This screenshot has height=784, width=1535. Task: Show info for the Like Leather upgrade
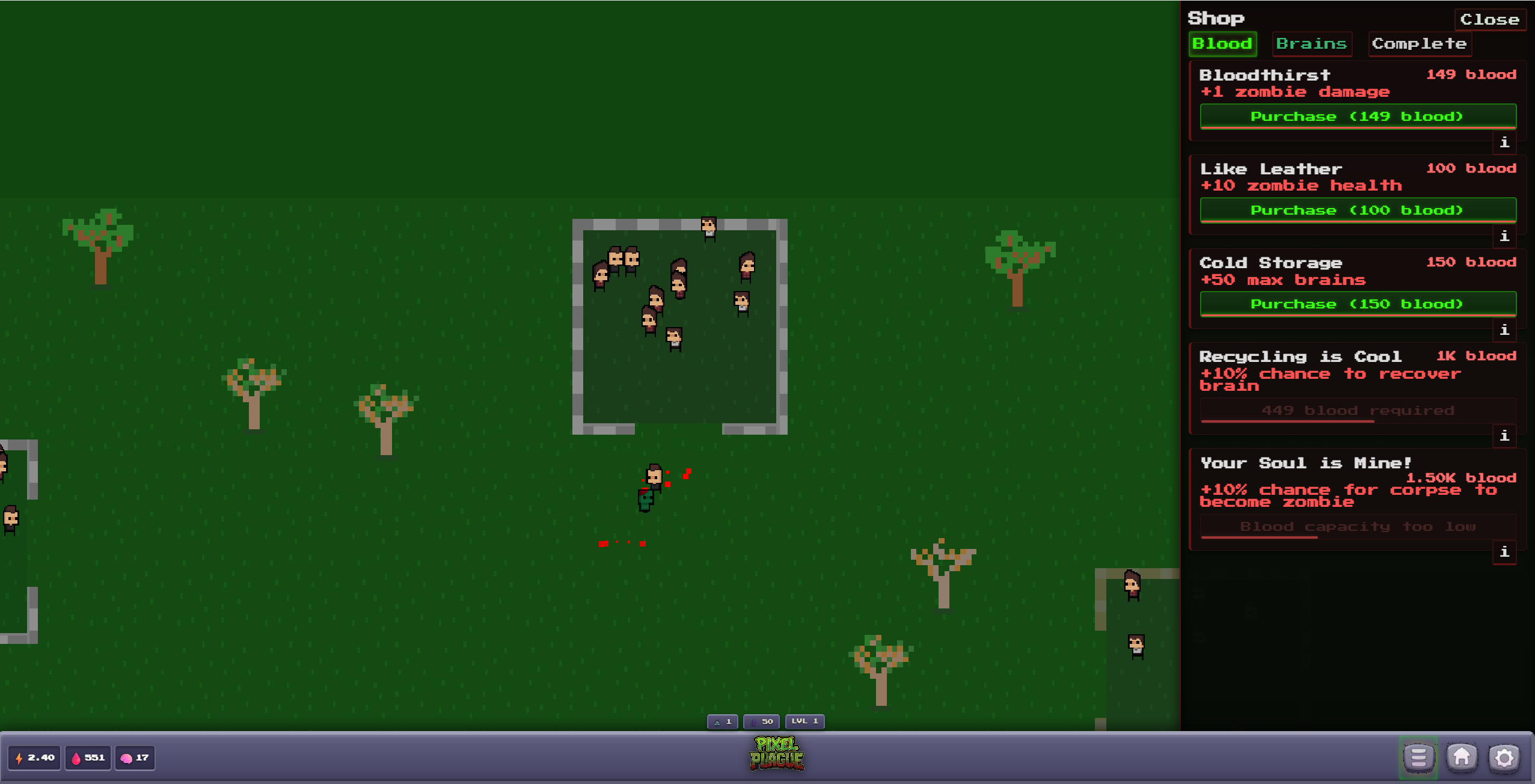click(1505, 236)
